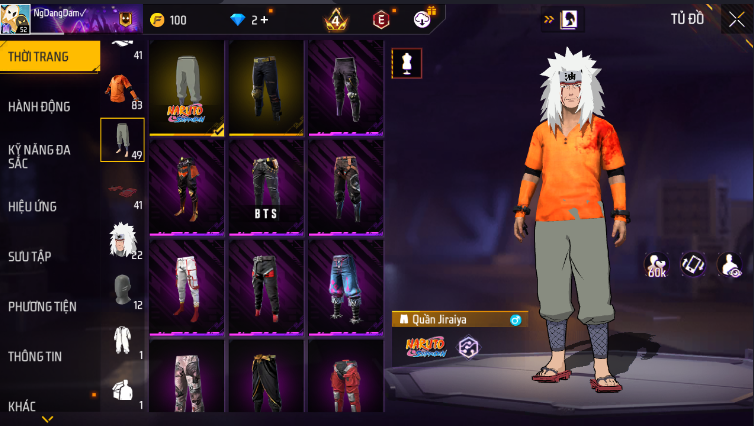Click the hide-outfit eye icon

coord(729,265)
